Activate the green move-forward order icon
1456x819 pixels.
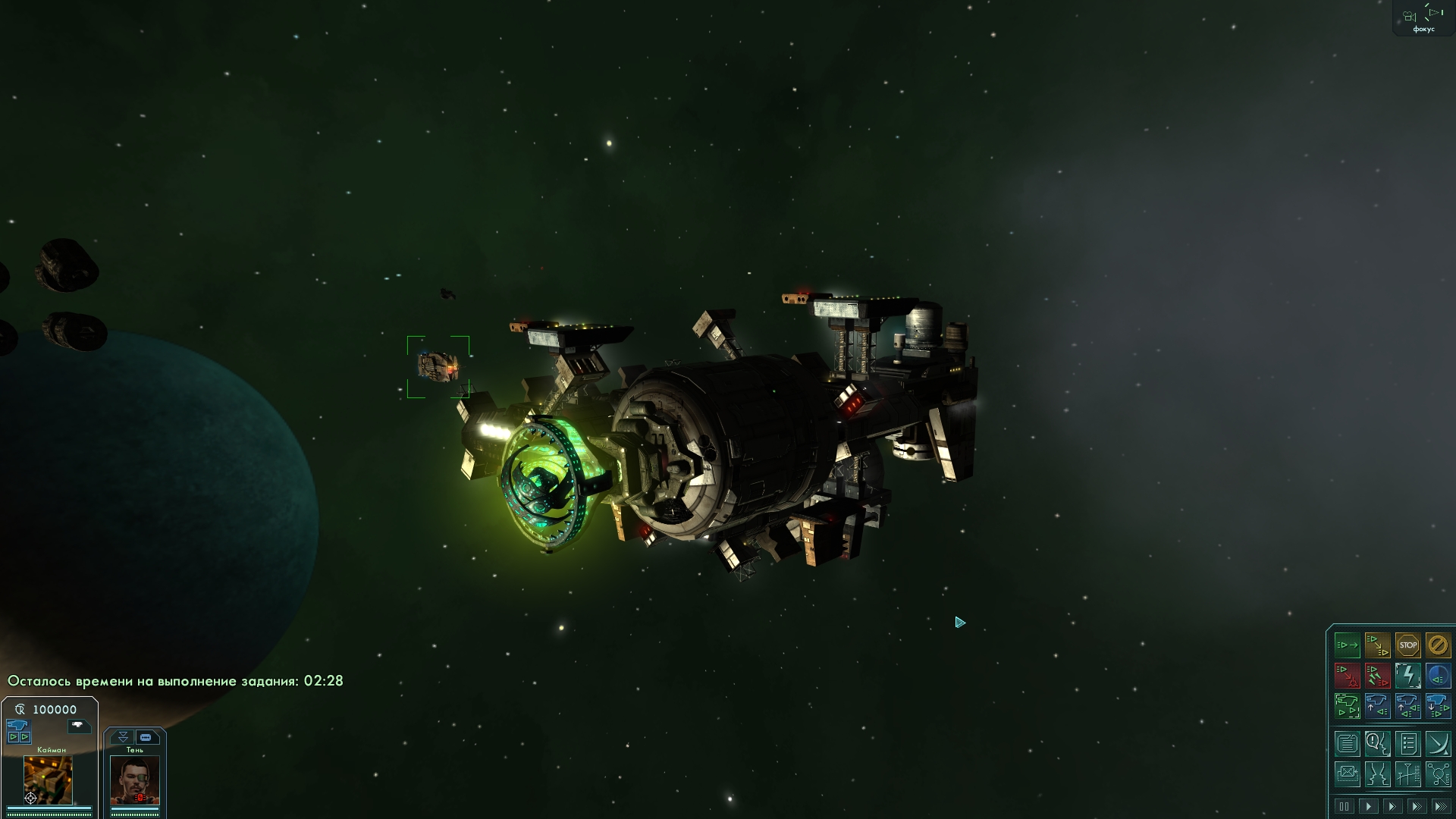[x=1348, y=645]
